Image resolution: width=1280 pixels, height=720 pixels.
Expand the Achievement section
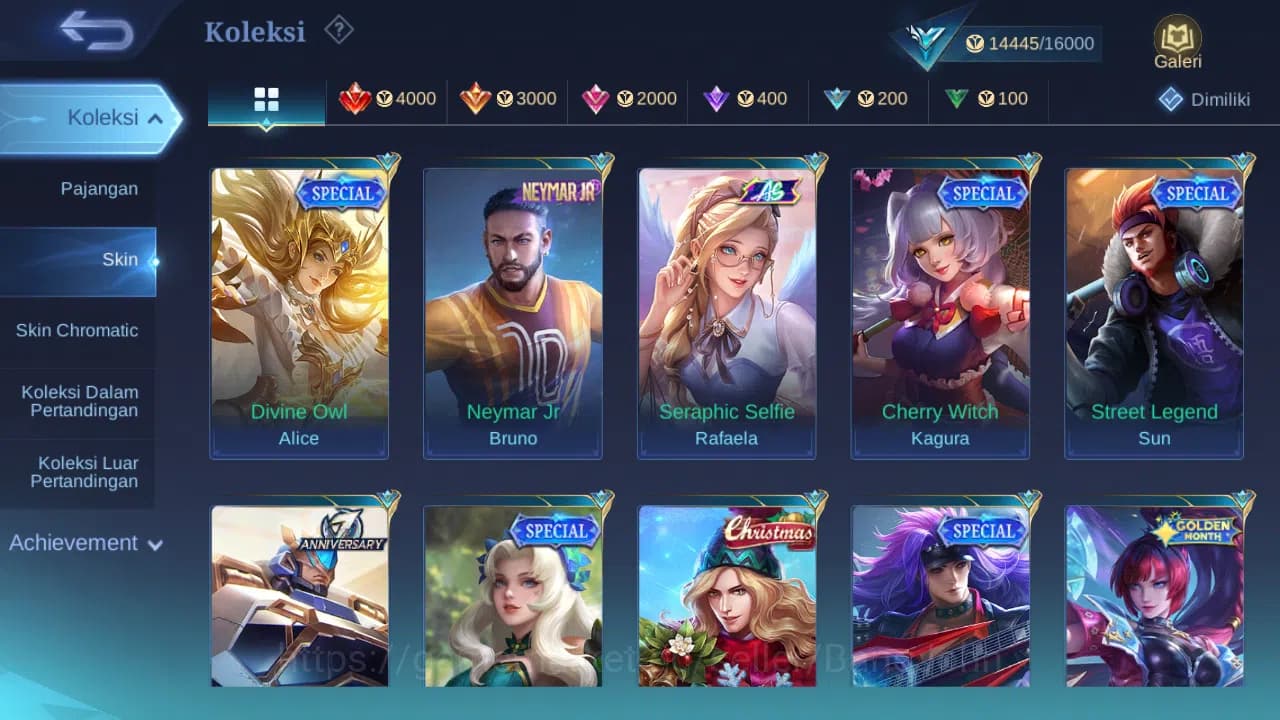[84, 543]
